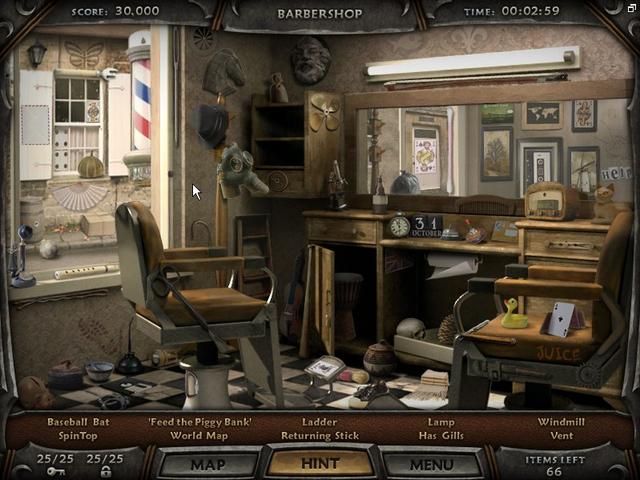Open the MAP screen
Image resolution: width=640 pixels, height=480 pixels.
tap(207, 464)
